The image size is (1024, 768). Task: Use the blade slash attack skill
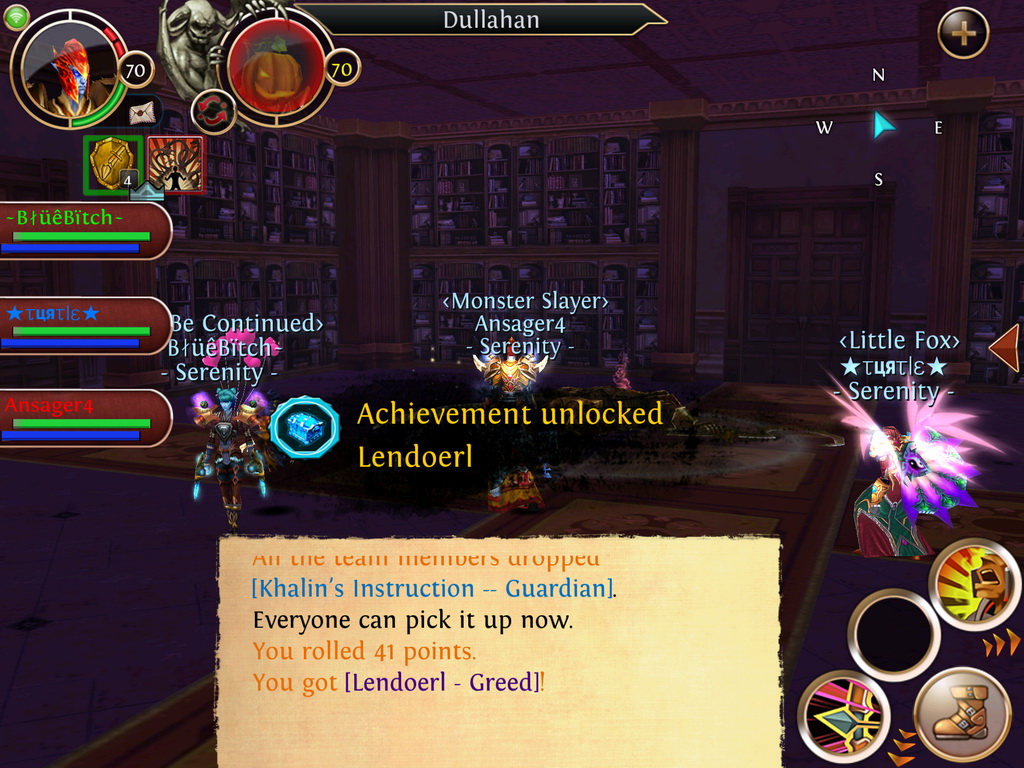point(845,715)
